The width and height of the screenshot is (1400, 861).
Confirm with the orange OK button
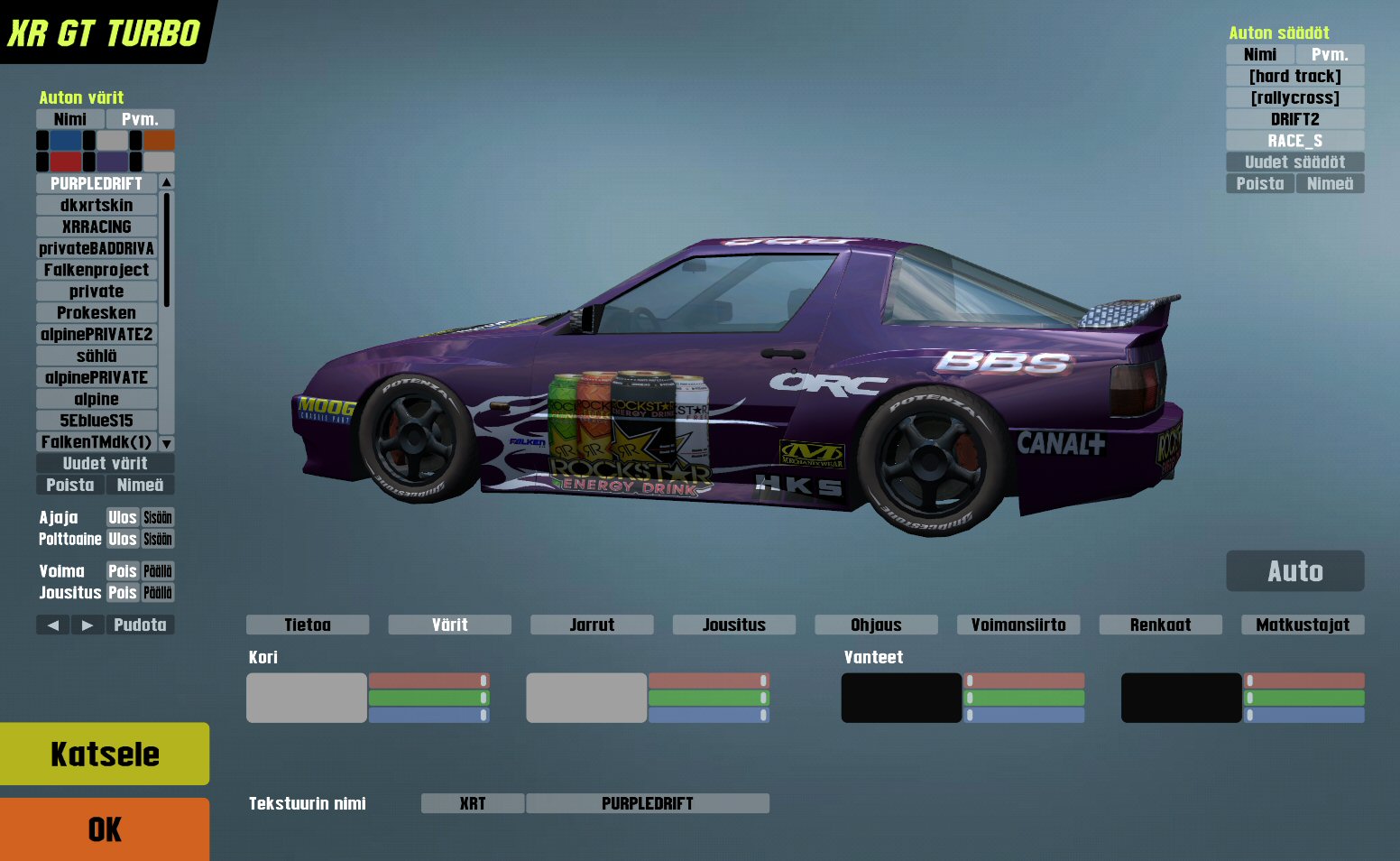(105, 829)
